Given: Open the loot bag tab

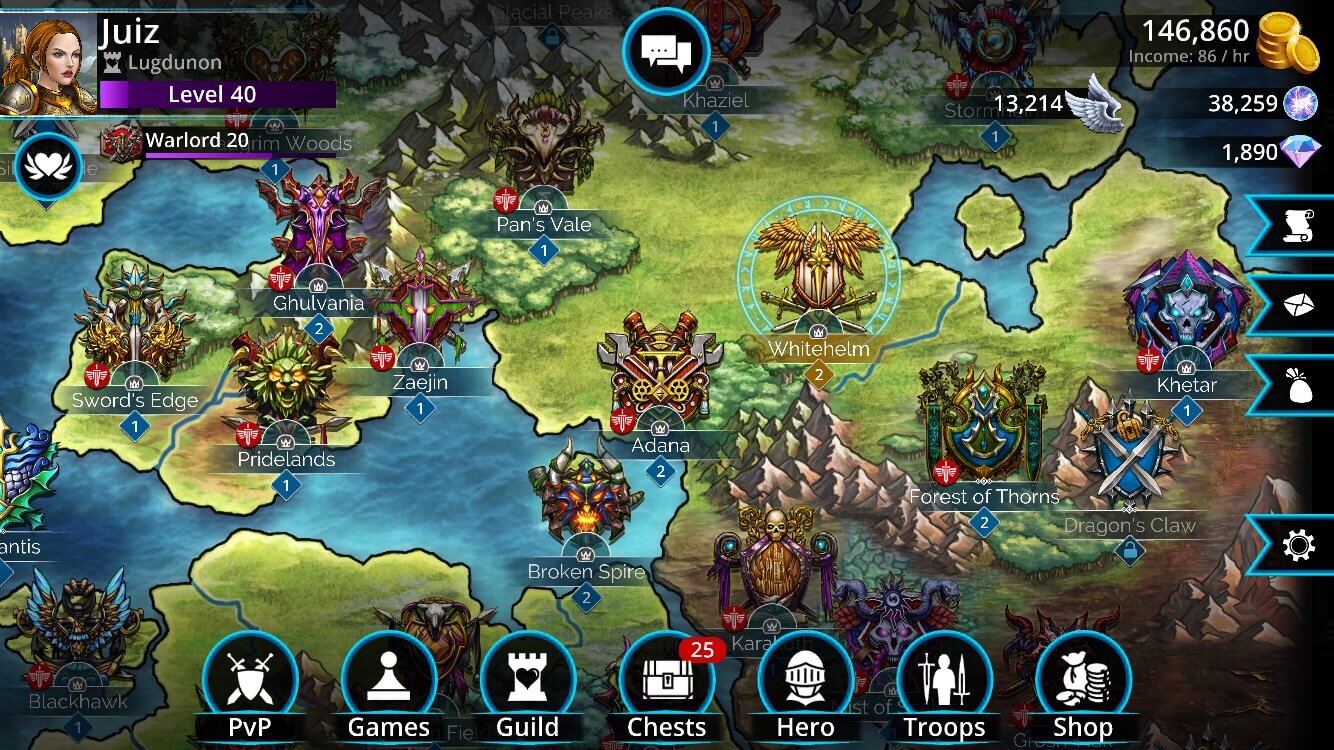Looking at the screenshot, I should pyautogui.click(x=1297, y=385).
